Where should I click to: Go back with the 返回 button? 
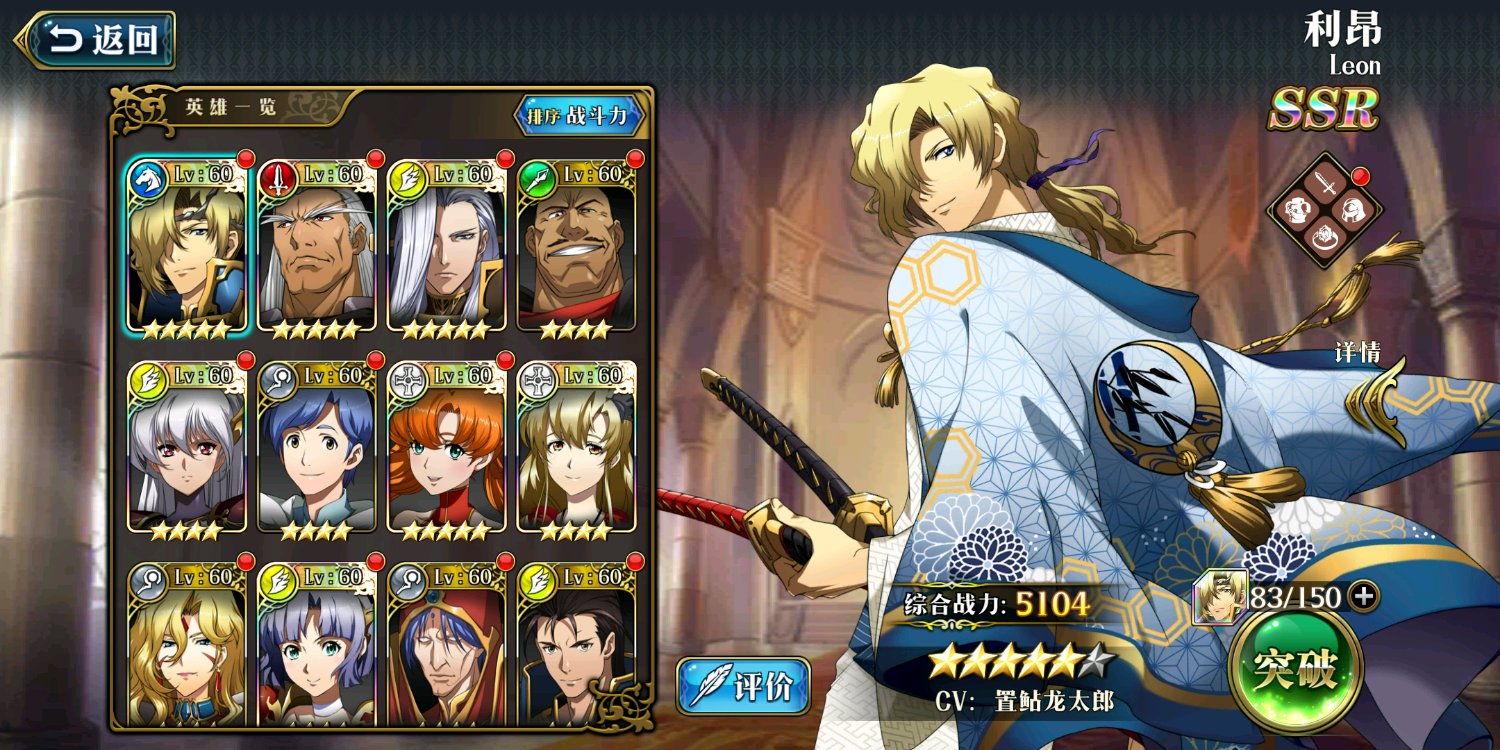pos(96,40)
